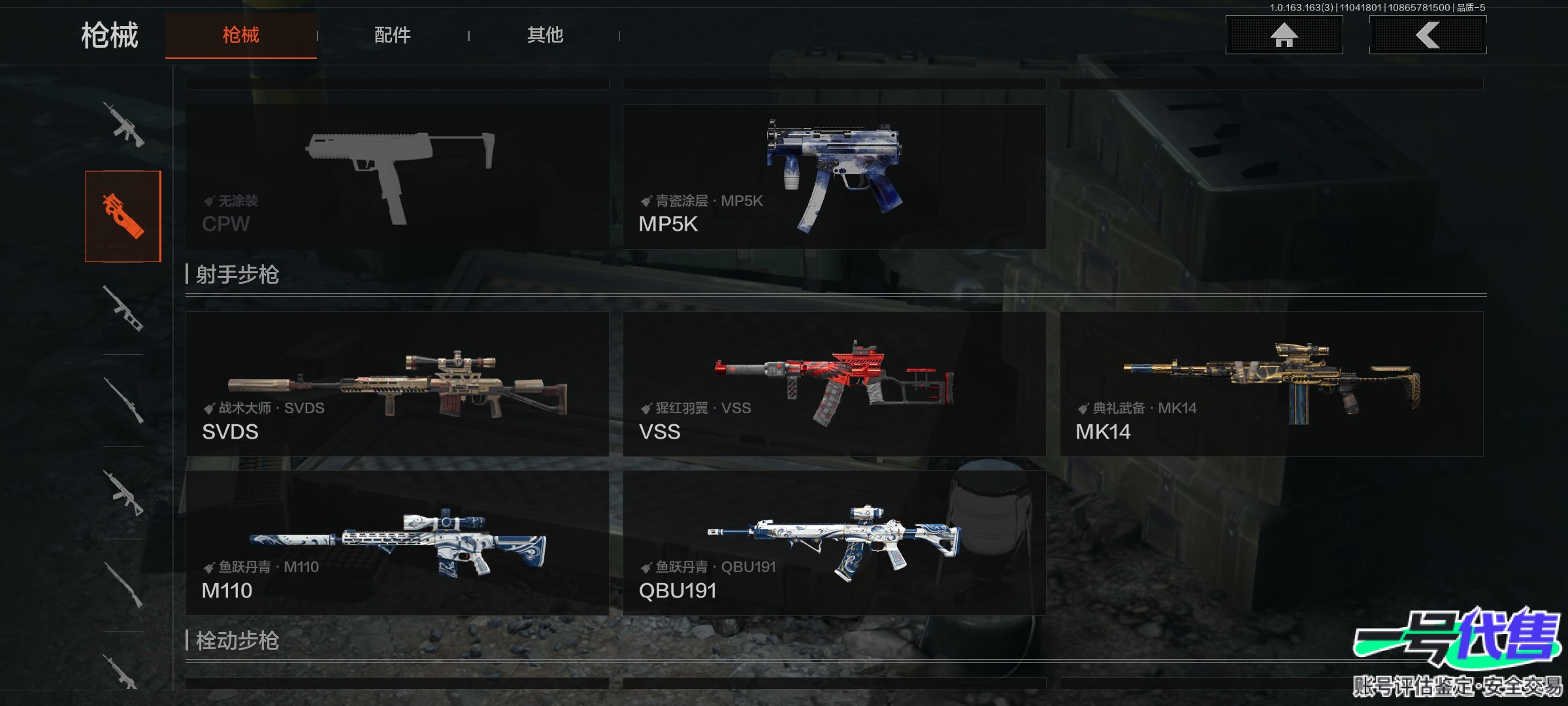The width and height of the screenshot is (1568, 706).
Task: Select the MP5K weapon tile
Action: [834, 176]
